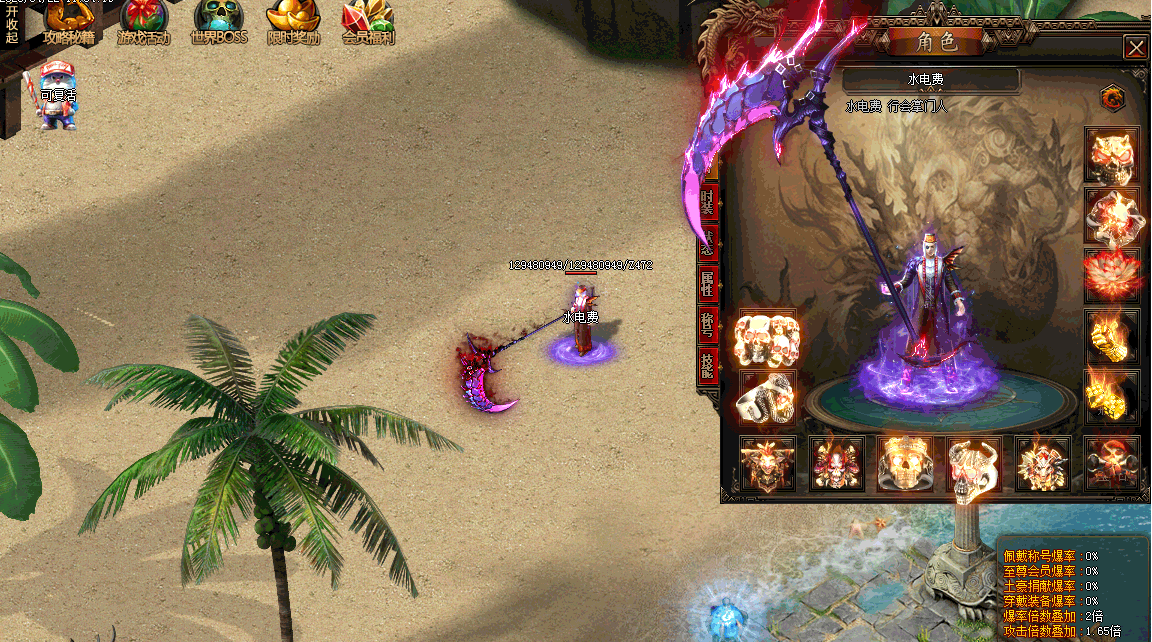Close the 角色 character panel
The width and height of the screenshot is (1152, 642).
click(1135, 47)
